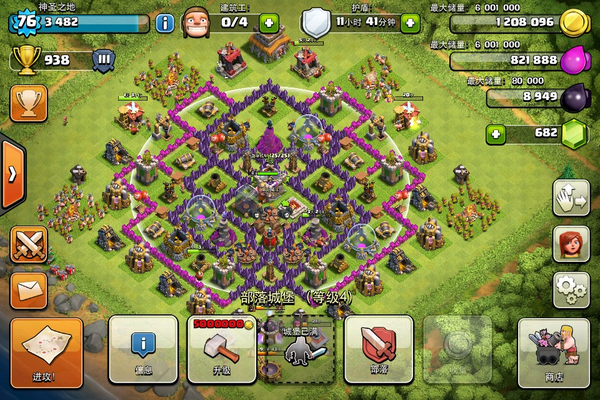The width and height of the screenshot is (600, 400).
Task: Open the settings gears button
Action: pyautogui.click(x=570, y=289)
